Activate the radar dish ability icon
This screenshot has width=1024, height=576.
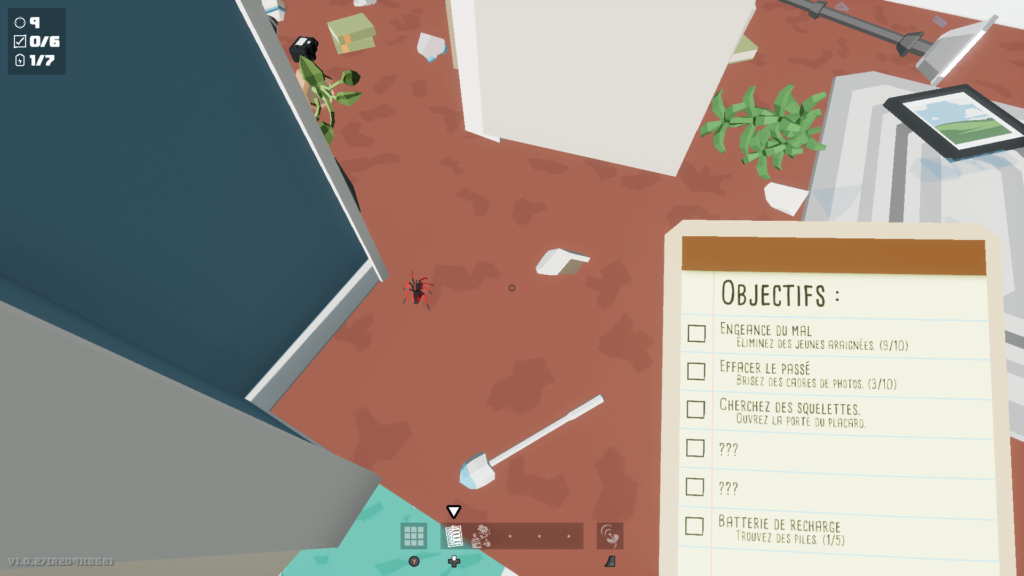click(610, 536)
